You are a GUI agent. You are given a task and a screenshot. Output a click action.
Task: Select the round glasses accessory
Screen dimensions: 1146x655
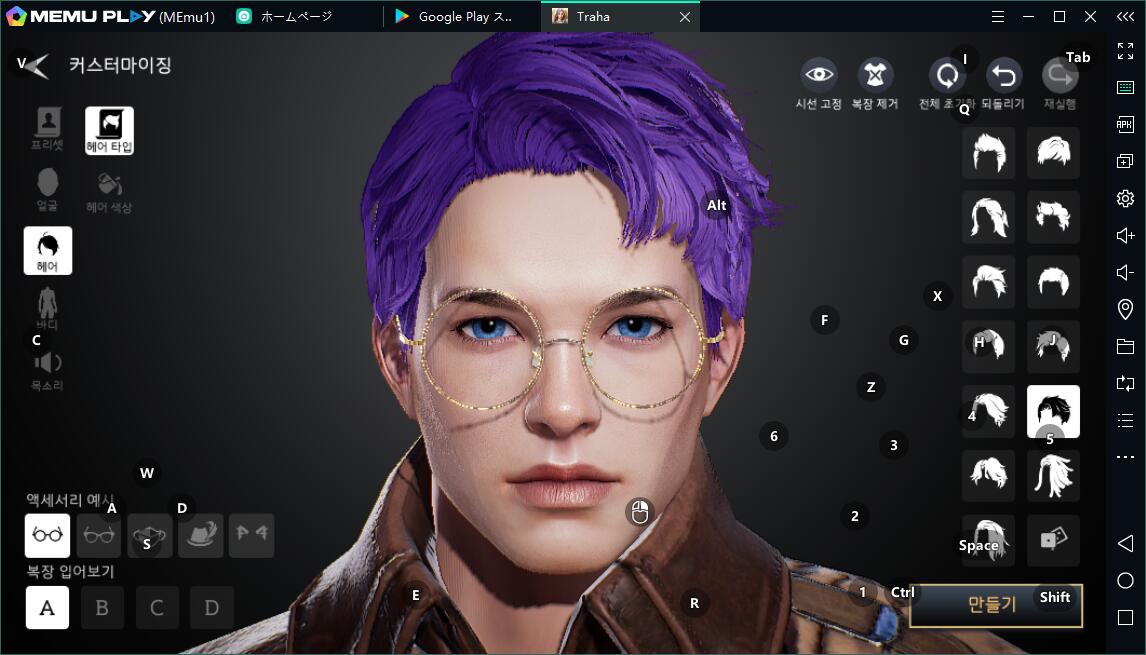pos(47,535)
